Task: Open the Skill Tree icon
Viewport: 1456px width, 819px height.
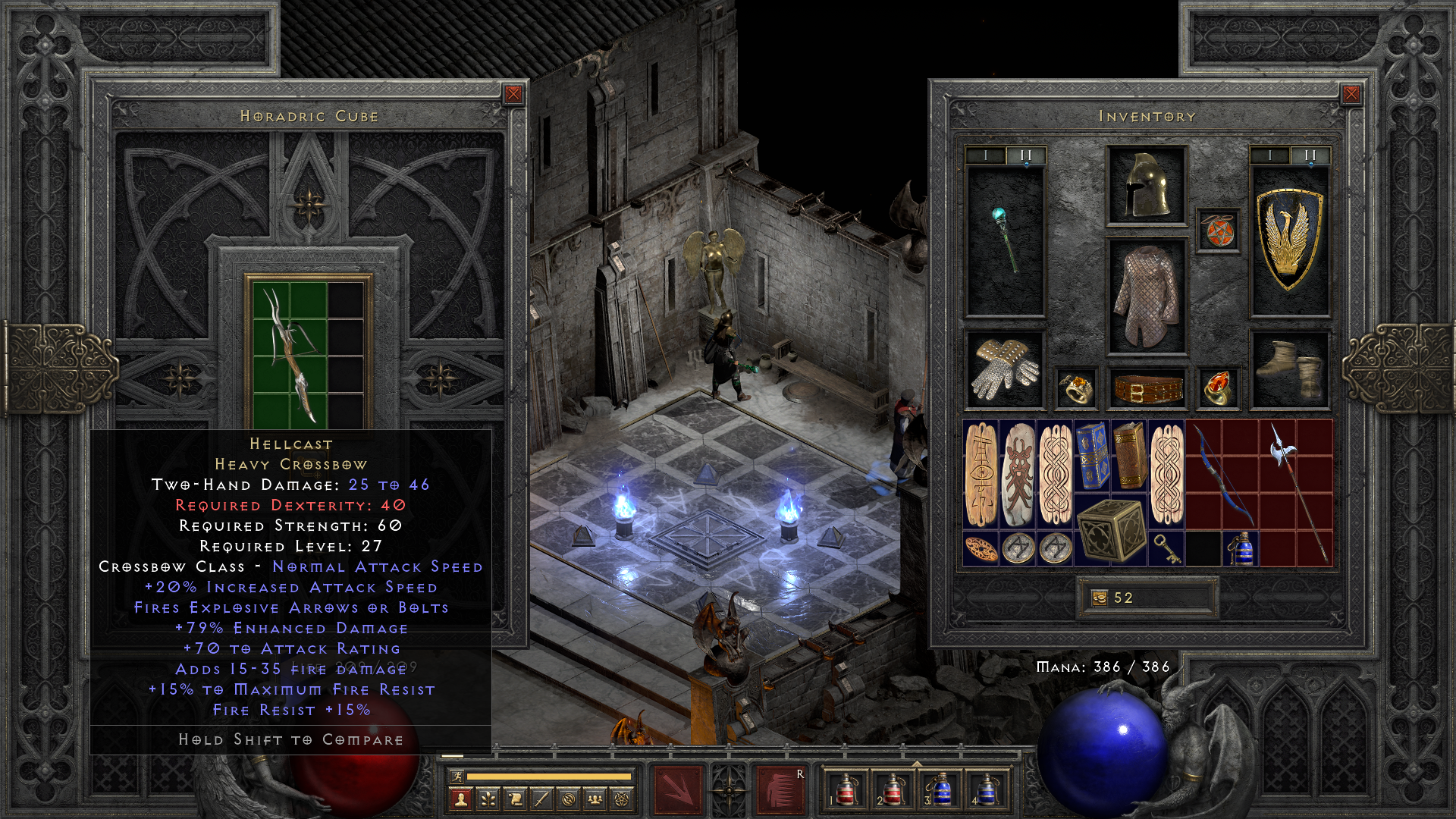Action: pos(488,799)
